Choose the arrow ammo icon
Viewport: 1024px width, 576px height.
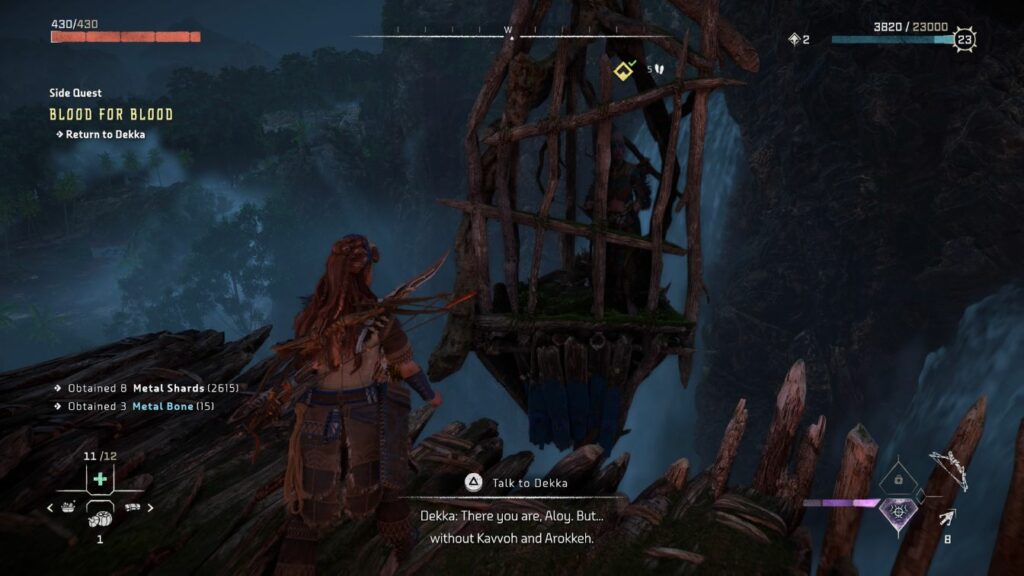coord(946,517)
